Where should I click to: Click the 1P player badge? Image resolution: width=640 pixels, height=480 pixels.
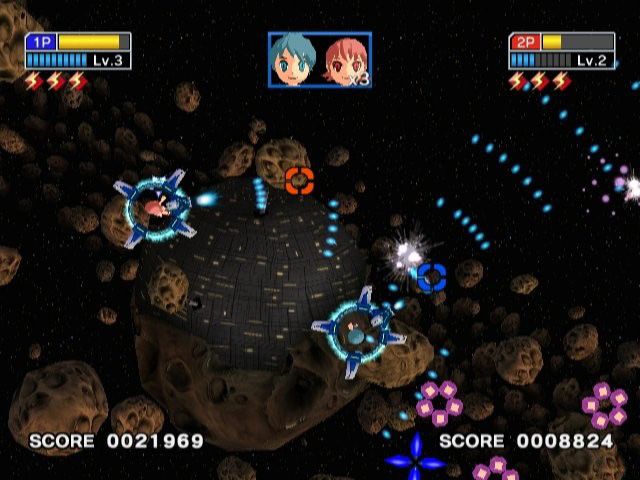(41, 42)
